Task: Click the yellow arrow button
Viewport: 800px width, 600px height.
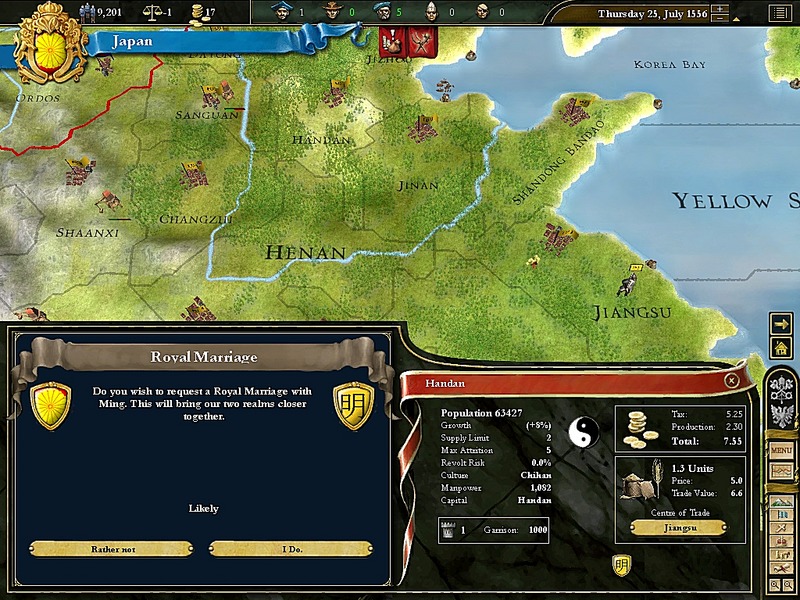Action: 781,323
